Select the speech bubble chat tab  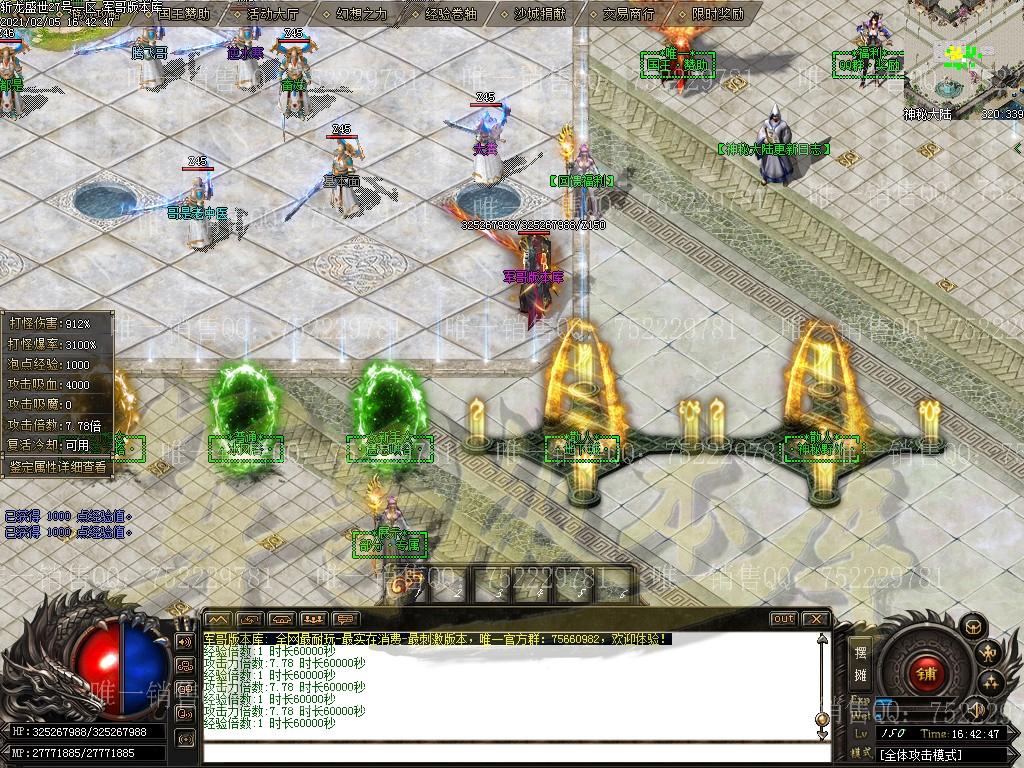(345, 619)
